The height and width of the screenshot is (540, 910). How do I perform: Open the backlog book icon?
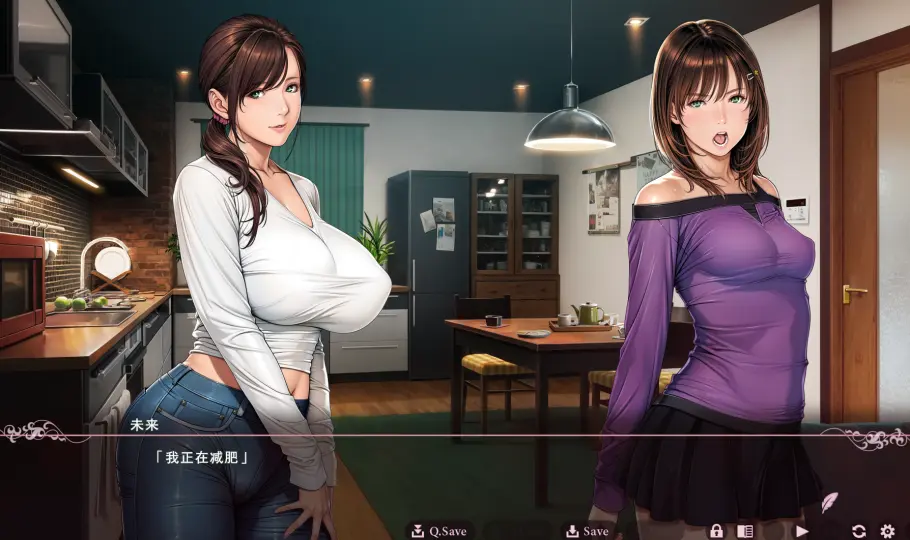(x=745, y=531)
